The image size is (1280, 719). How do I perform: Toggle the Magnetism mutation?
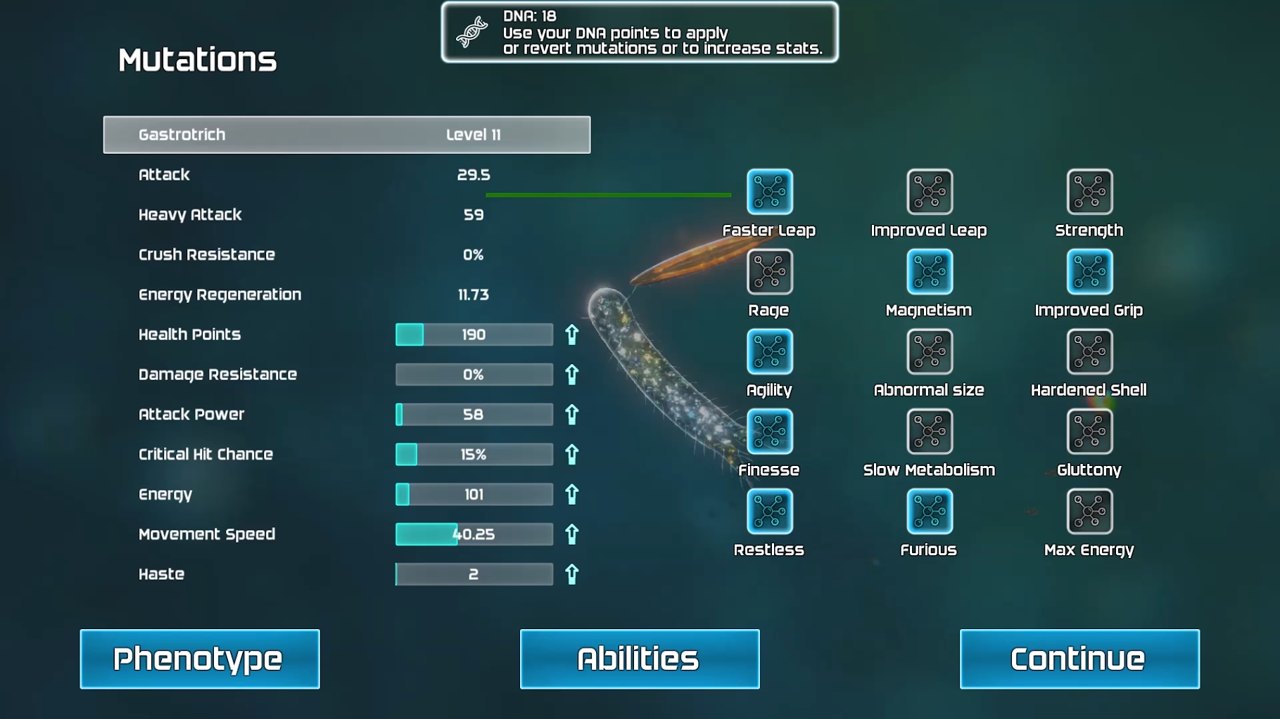coord(929,272)
